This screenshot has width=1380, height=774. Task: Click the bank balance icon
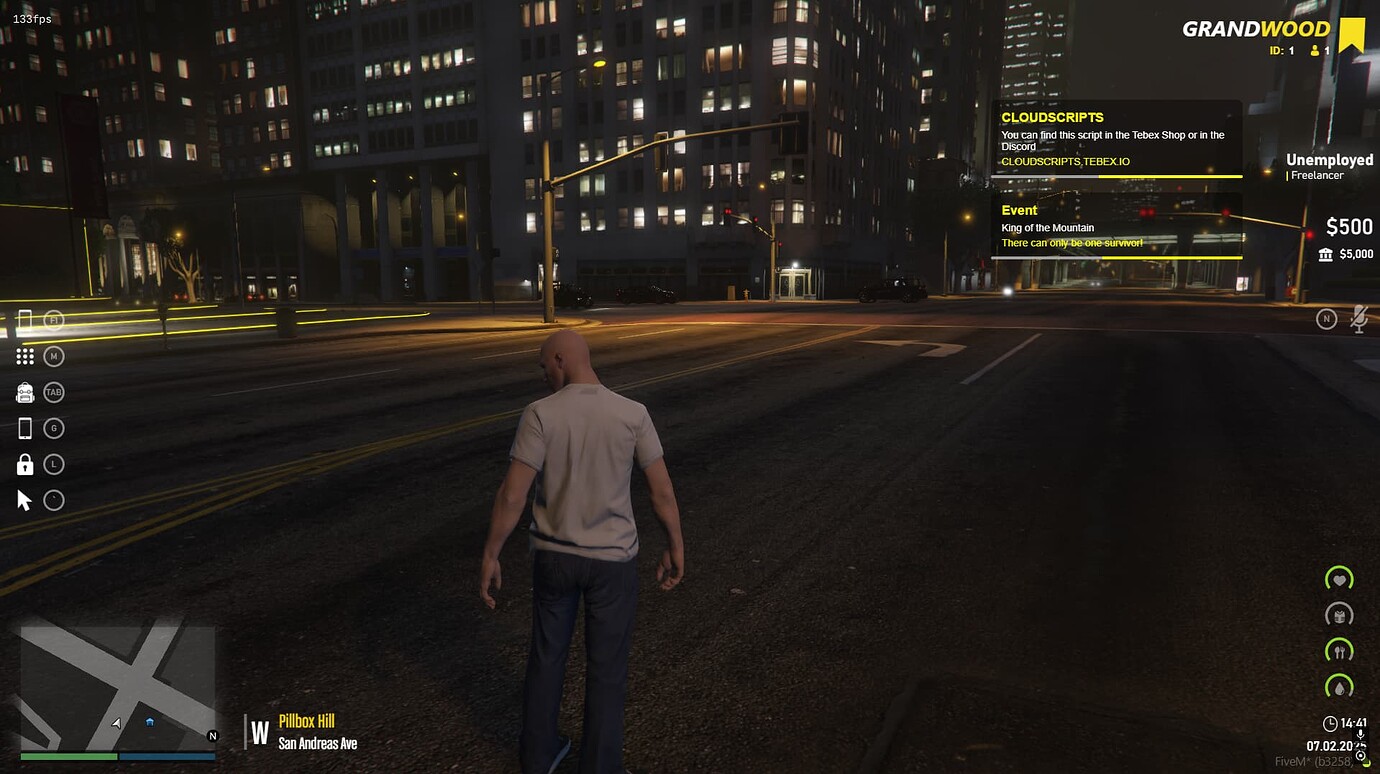pos(1326,255)
